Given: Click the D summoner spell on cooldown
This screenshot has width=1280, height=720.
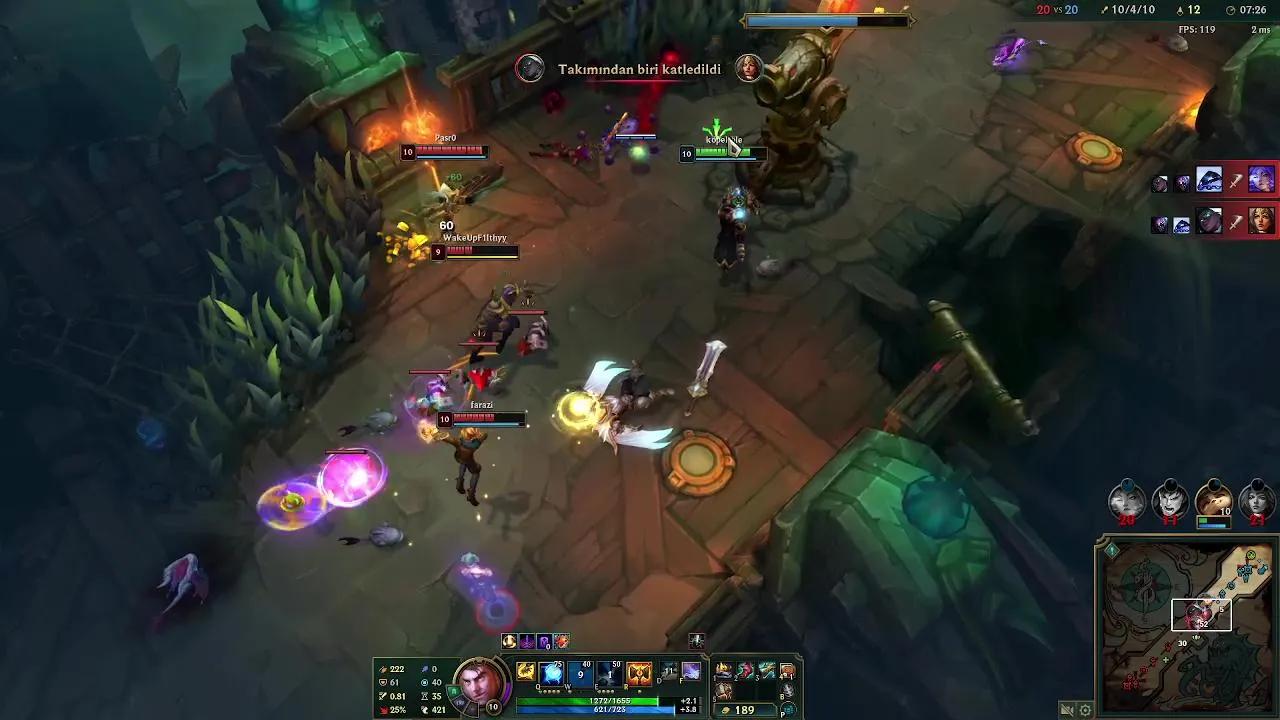Looking at the screenshot, I should 666,670.
